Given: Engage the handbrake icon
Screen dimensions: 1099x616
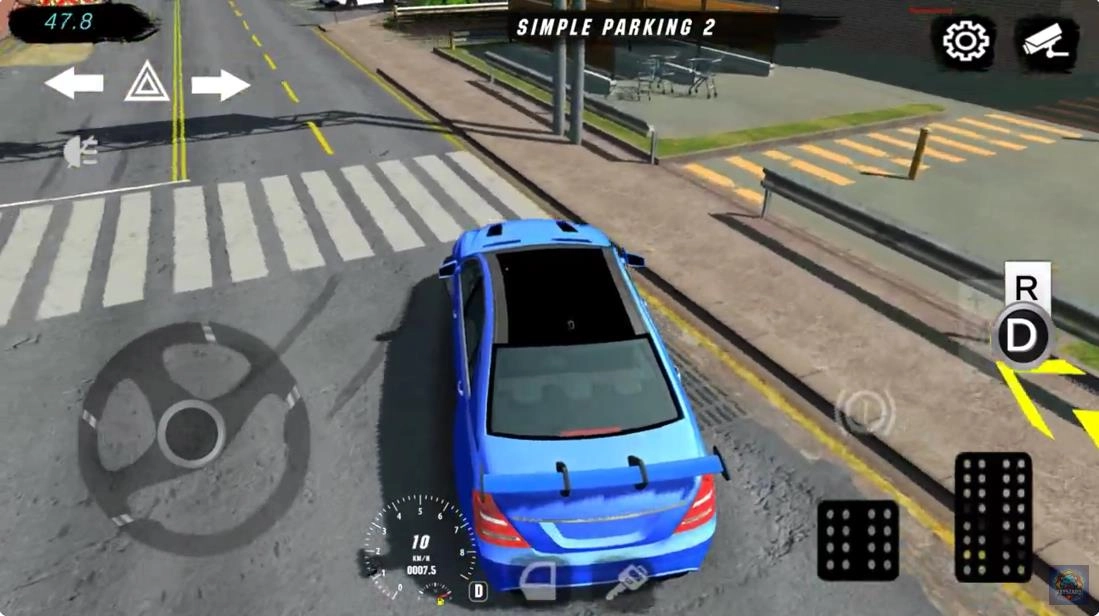Looking at the screenshot, I should coord(864,411).
